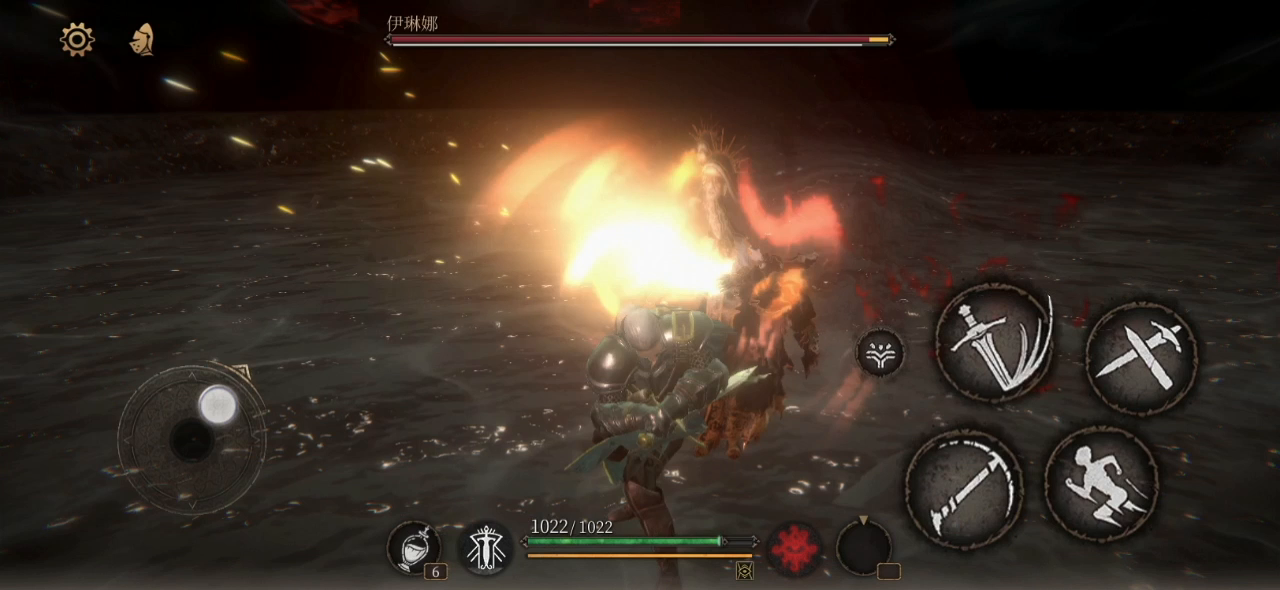This screenshot has width=1280, height=590.
Task: Tap the empty round item slot
Action: [863, 548]
